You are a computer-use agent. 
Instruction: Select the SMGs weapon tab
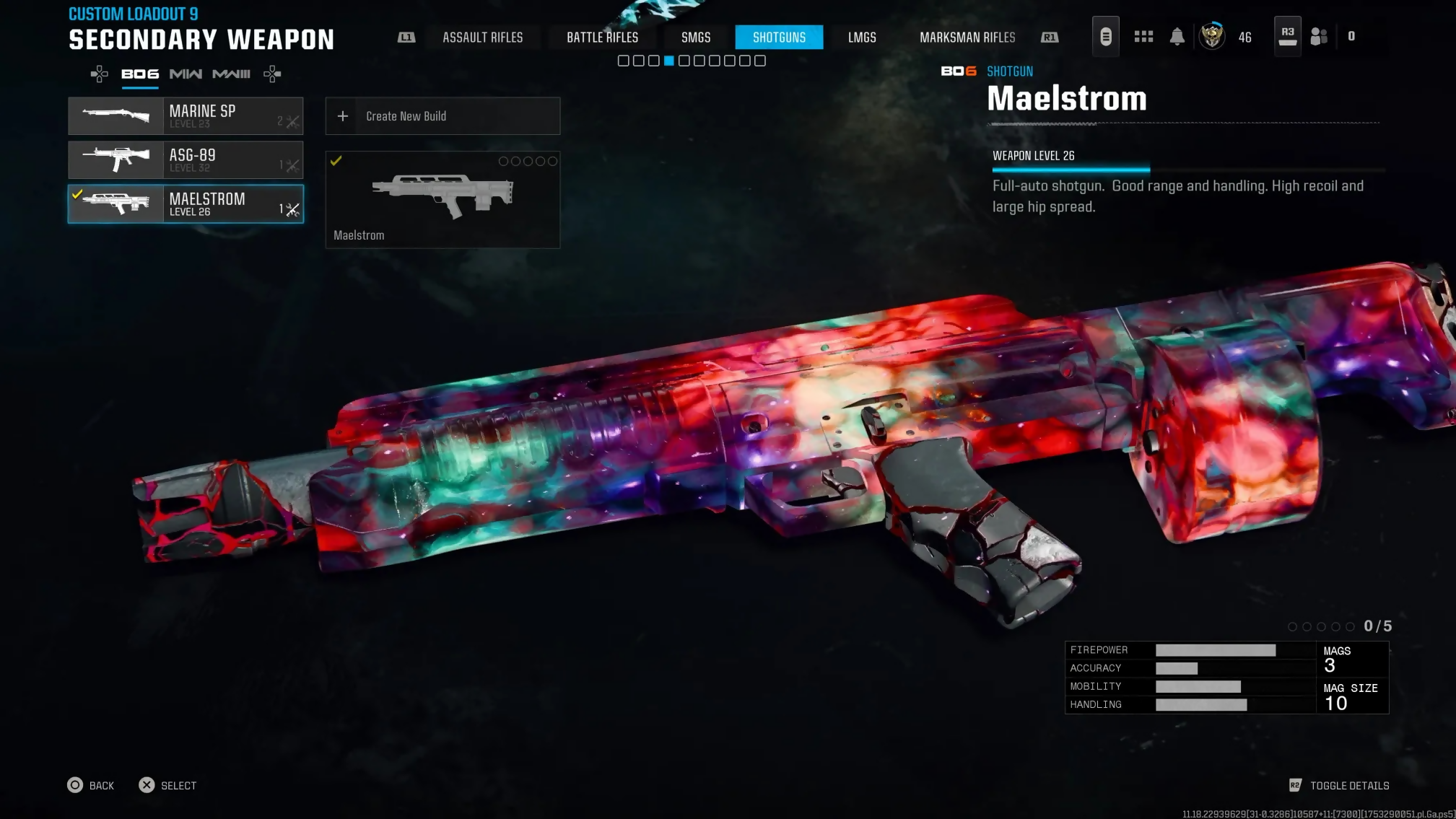coord(696,38)
